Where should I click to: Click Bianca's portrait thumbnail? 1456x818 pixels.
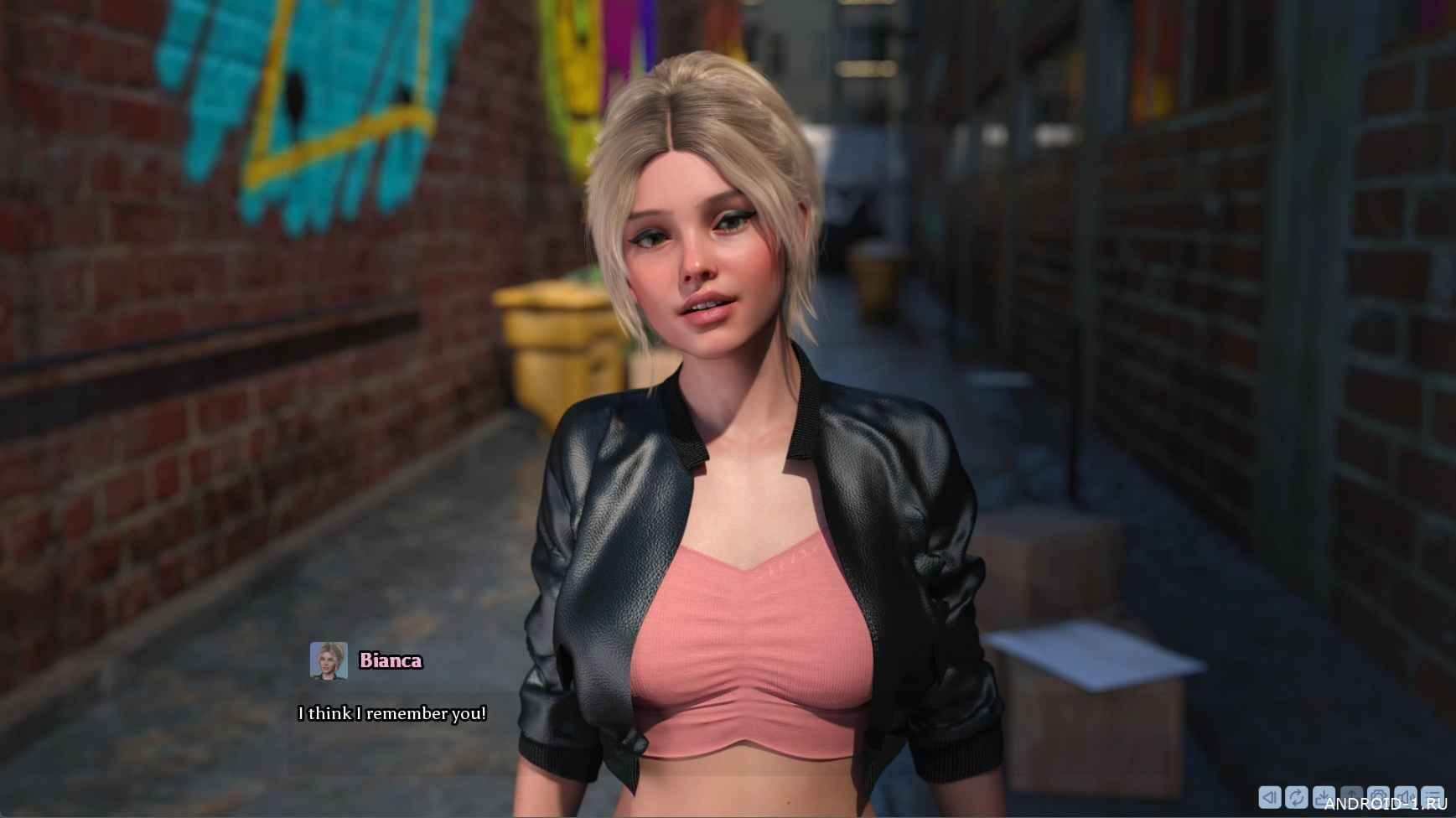pyautogui.click(x=329, y=660)
